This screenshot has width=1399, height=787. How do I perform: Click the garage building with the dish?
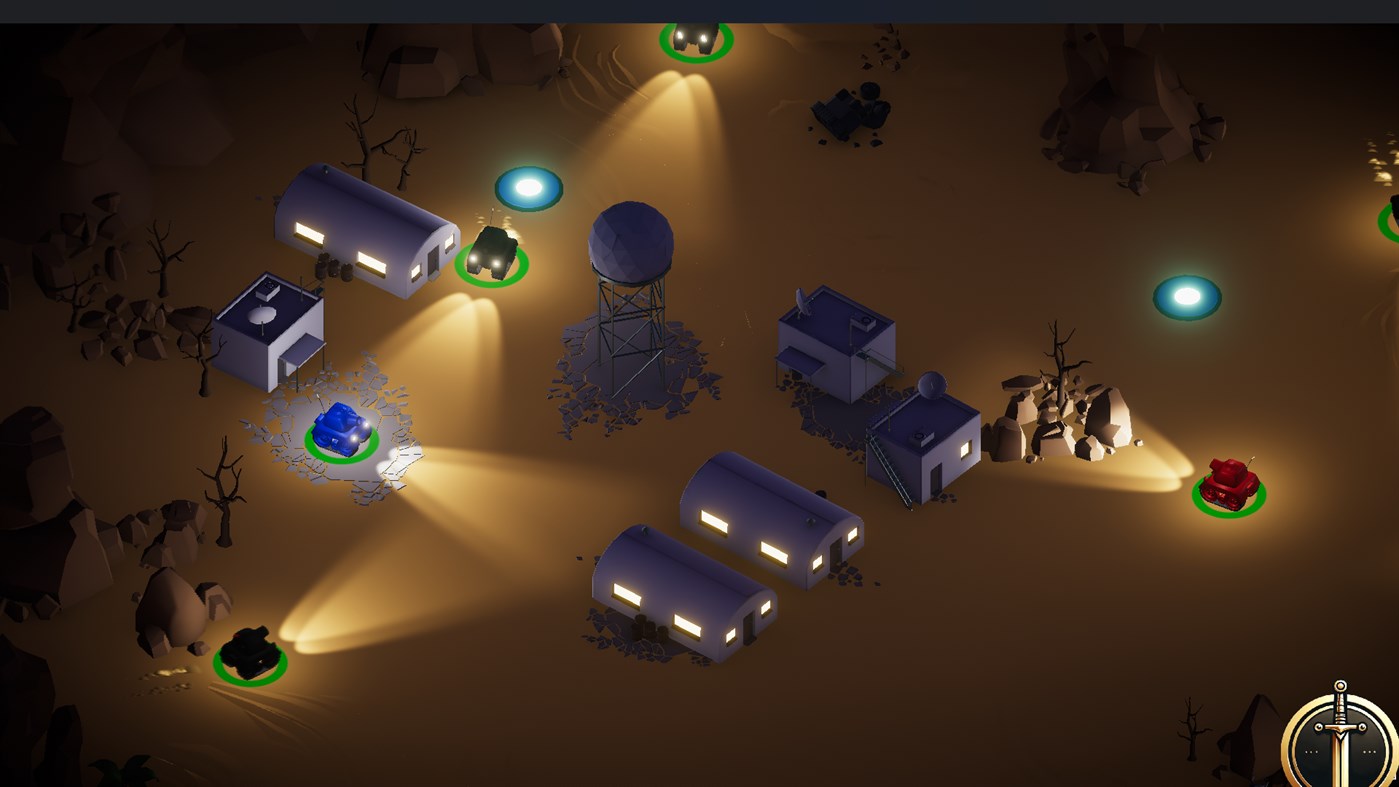point(270,330)
